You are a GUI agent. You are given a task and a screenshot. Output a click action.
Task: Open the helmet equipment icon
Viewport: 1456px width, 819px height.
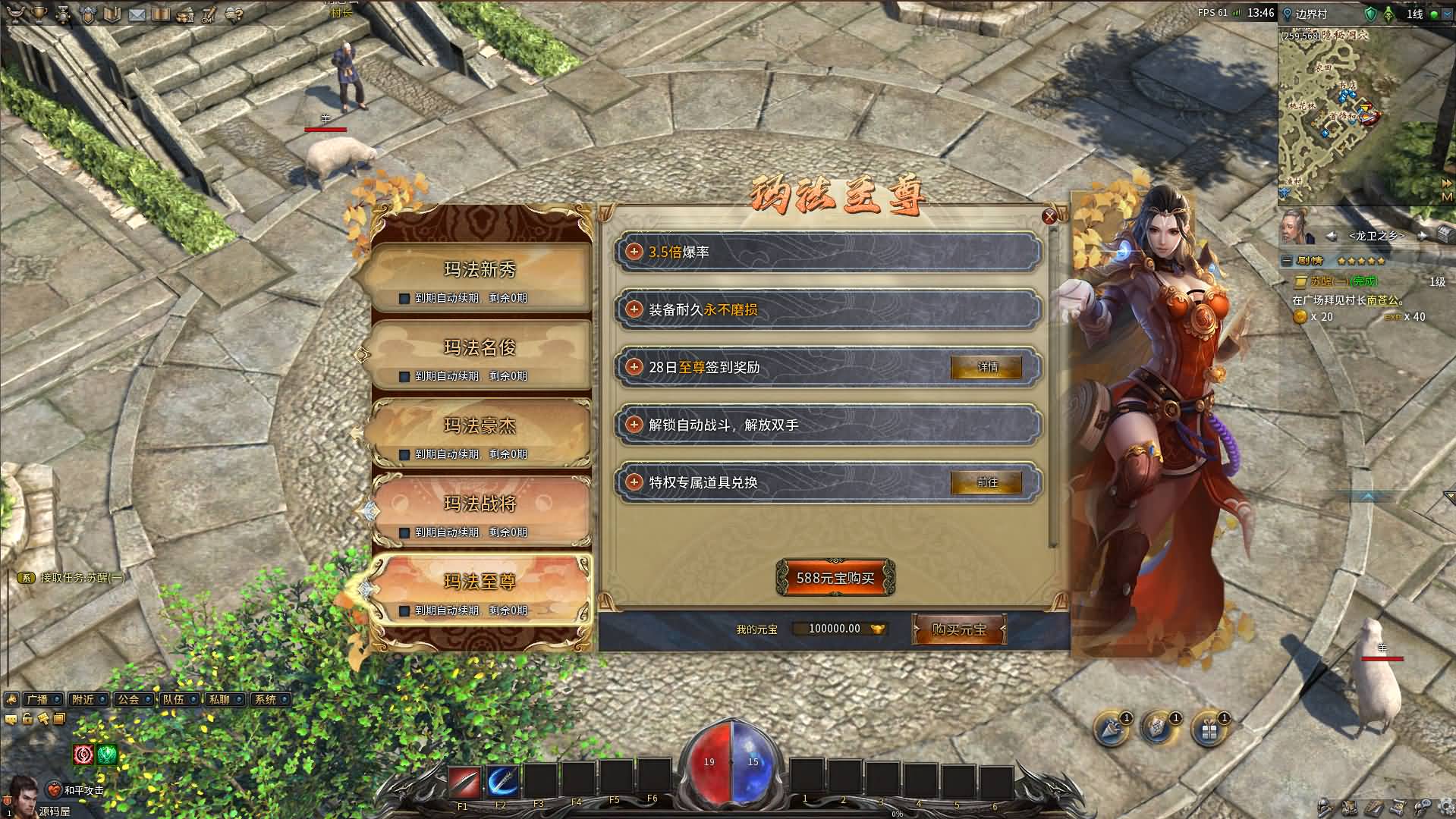click(87, 14)
